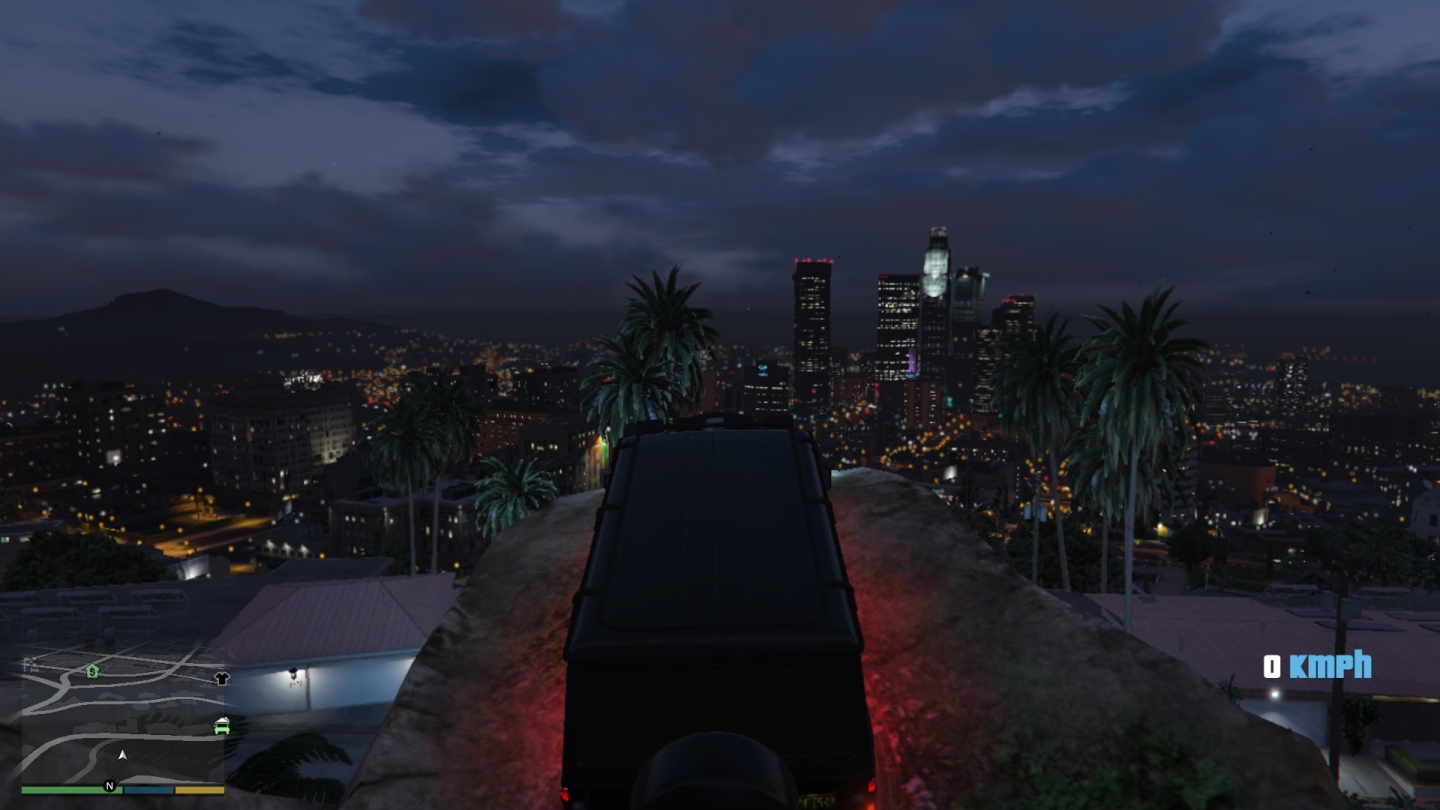Click the blue armor bar
Image resolution: width=1440 pixels, height=810 pixels.
149,789
